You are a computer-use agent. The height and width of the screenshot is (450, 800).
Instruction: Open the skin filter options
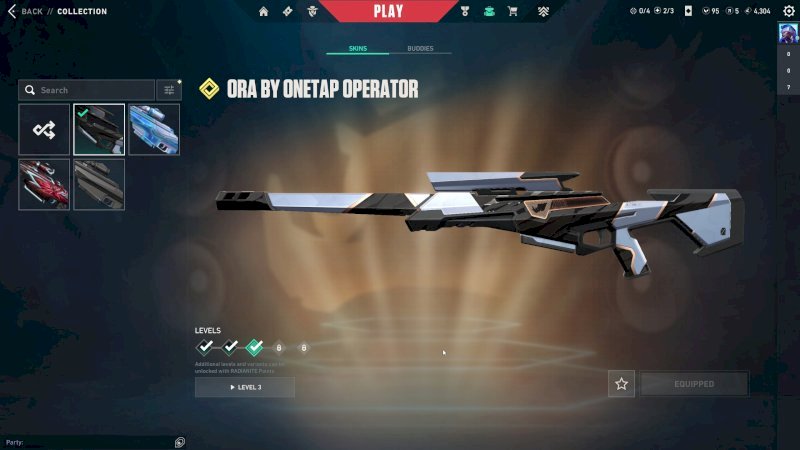point(169,90)
